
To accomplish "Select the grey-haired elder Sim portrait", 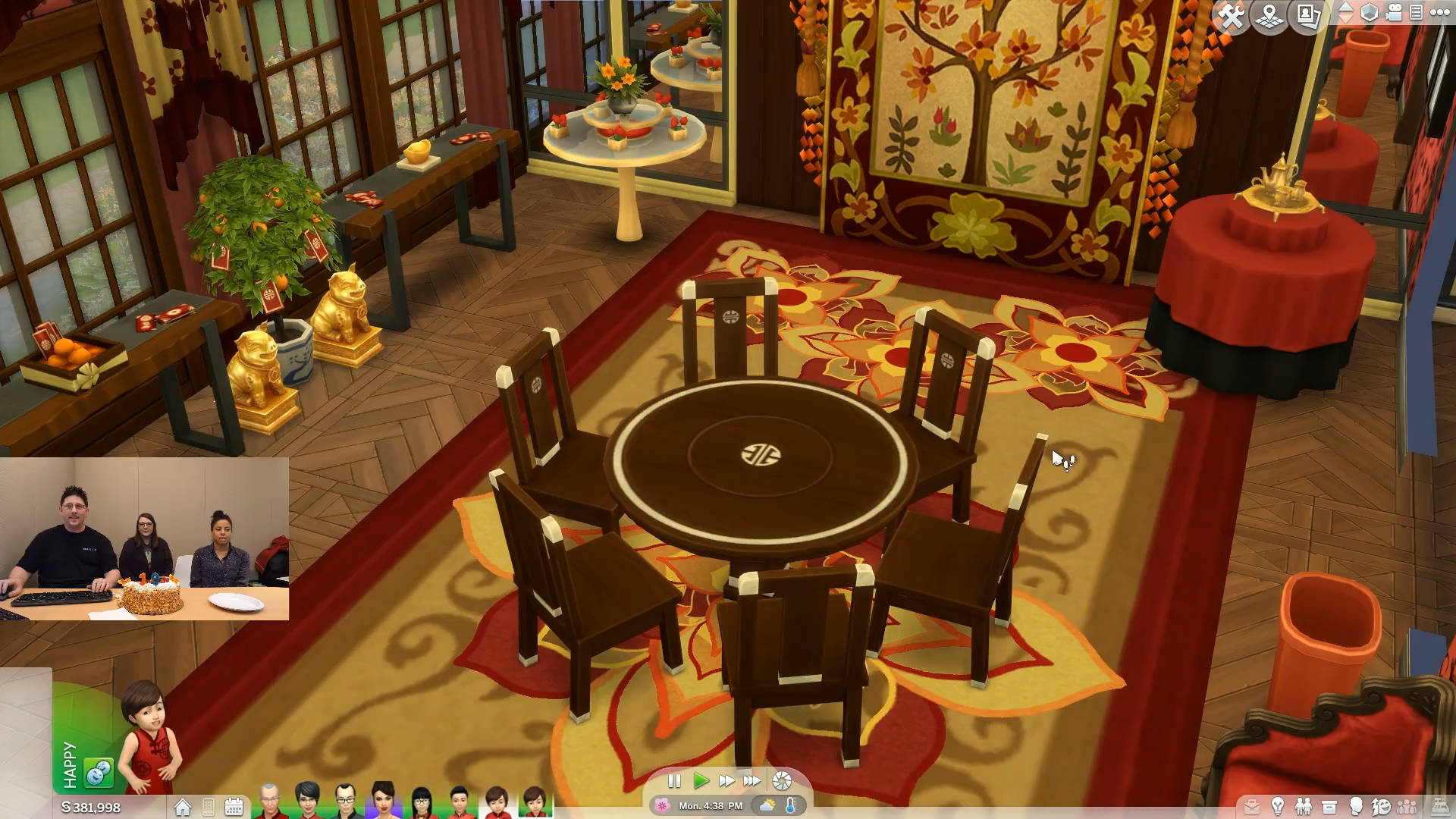I will 268,802.
